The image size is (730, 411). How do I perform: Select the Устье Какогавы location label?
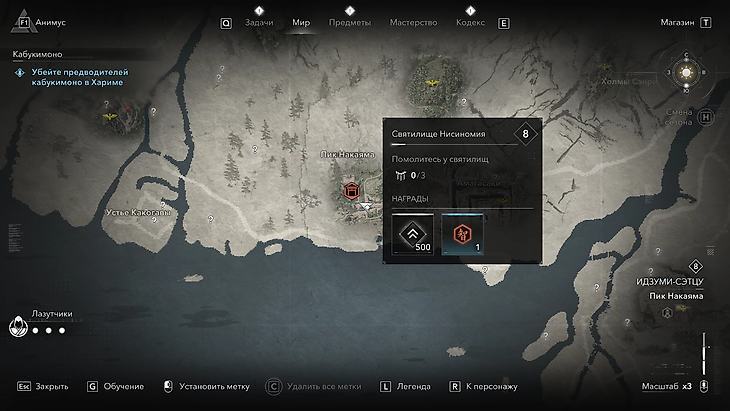tap(138, 213)
